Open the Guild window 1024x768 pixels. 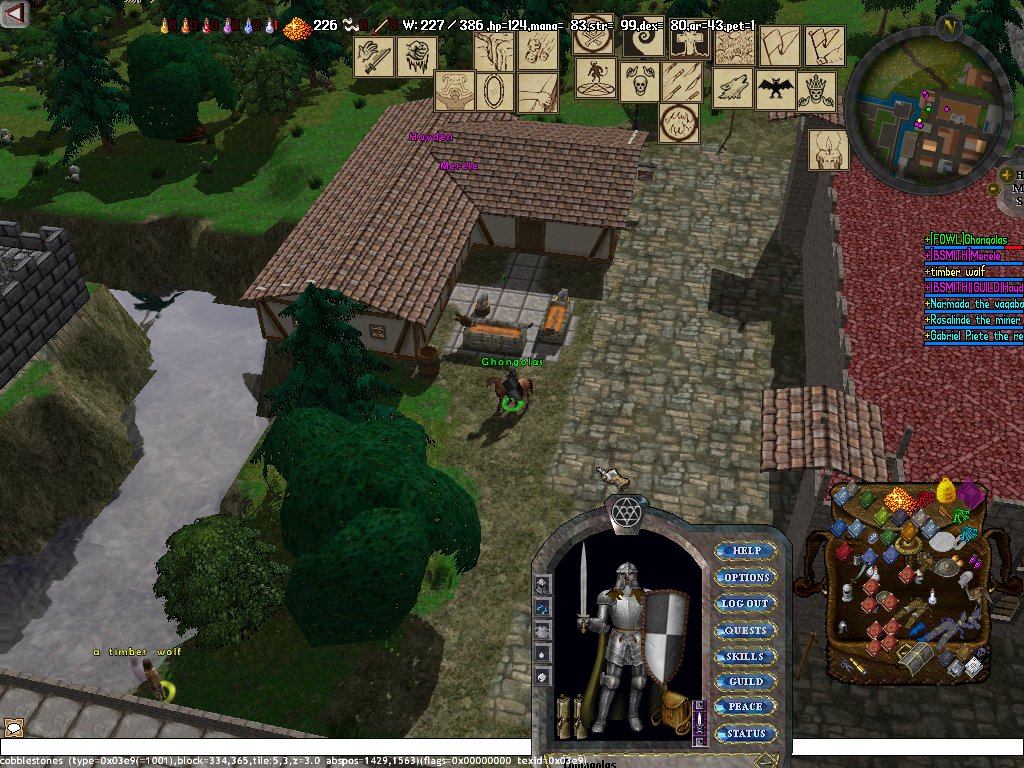[x=746, y=682]
